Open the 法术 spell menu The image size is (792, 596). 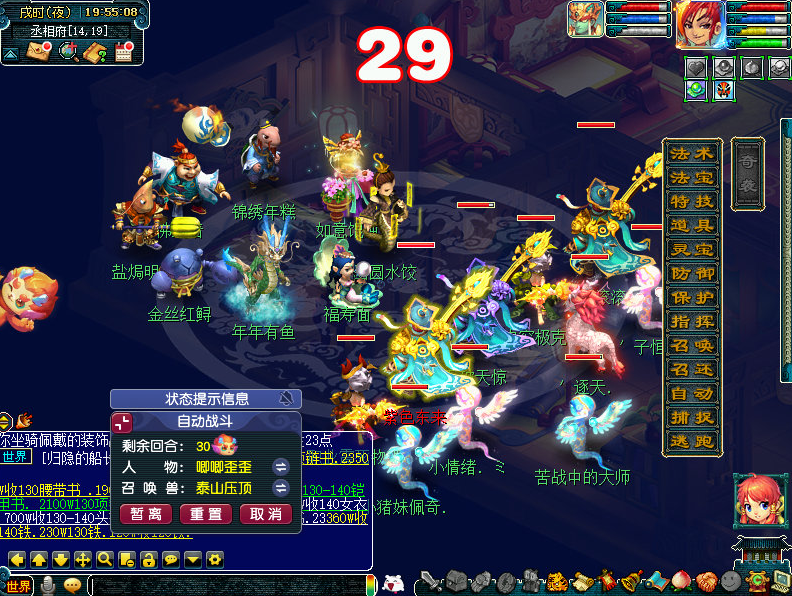[692, 155]
